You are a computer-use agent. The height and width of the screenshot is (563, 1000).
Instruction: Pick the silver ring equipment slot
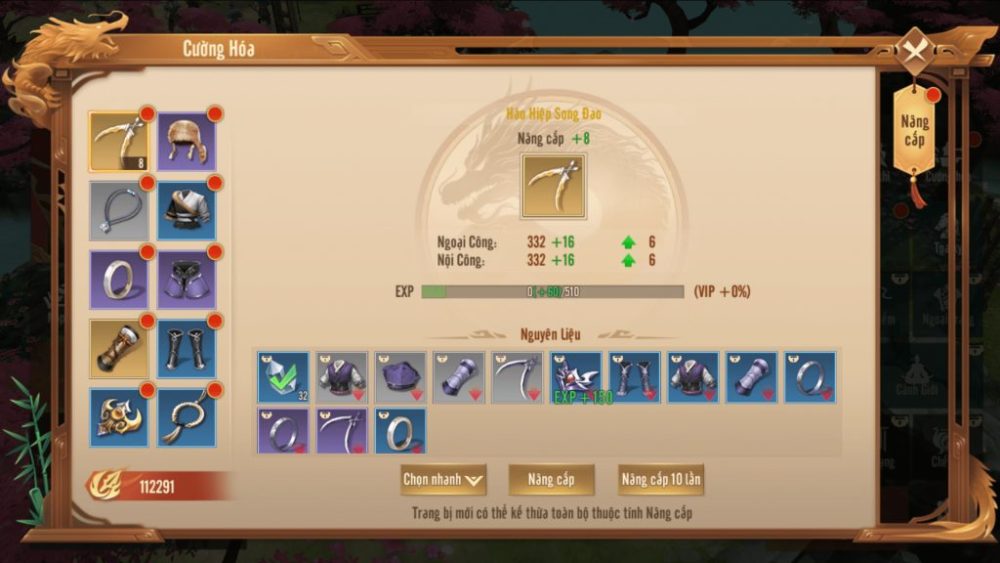pos(119,280)
